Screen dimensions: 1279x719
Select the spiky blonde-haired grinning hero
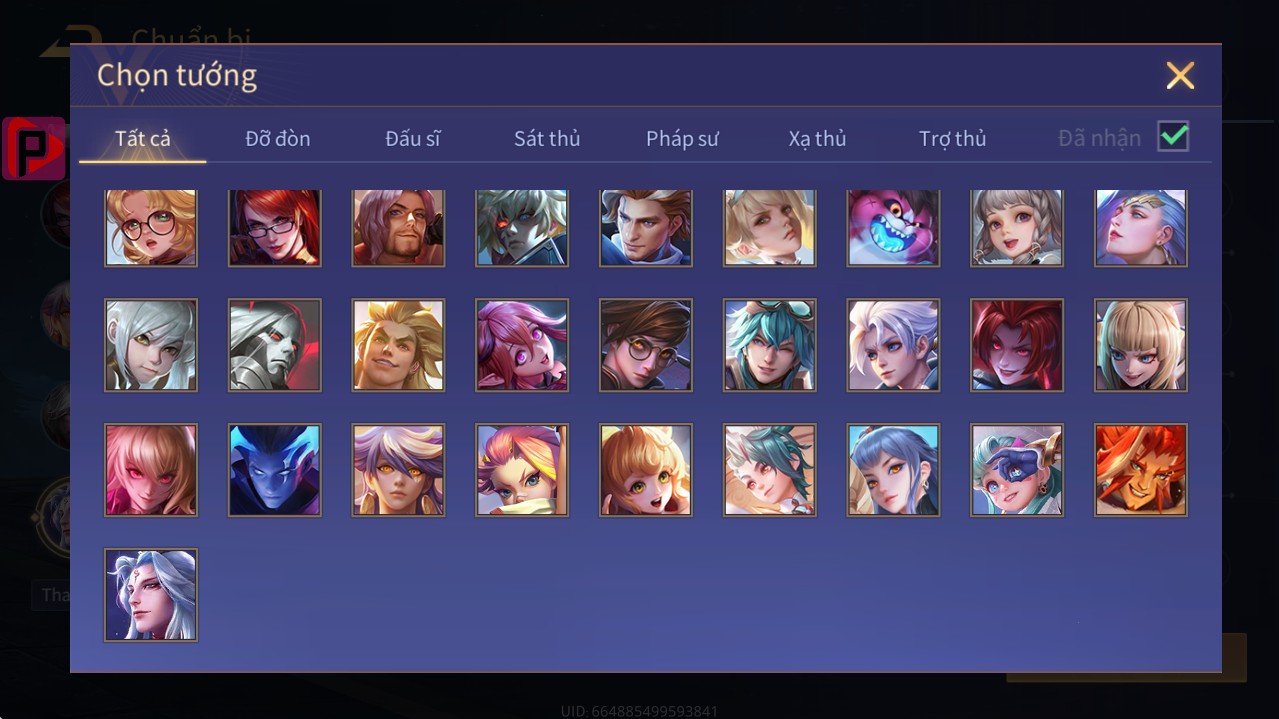[x=398, y=345]
